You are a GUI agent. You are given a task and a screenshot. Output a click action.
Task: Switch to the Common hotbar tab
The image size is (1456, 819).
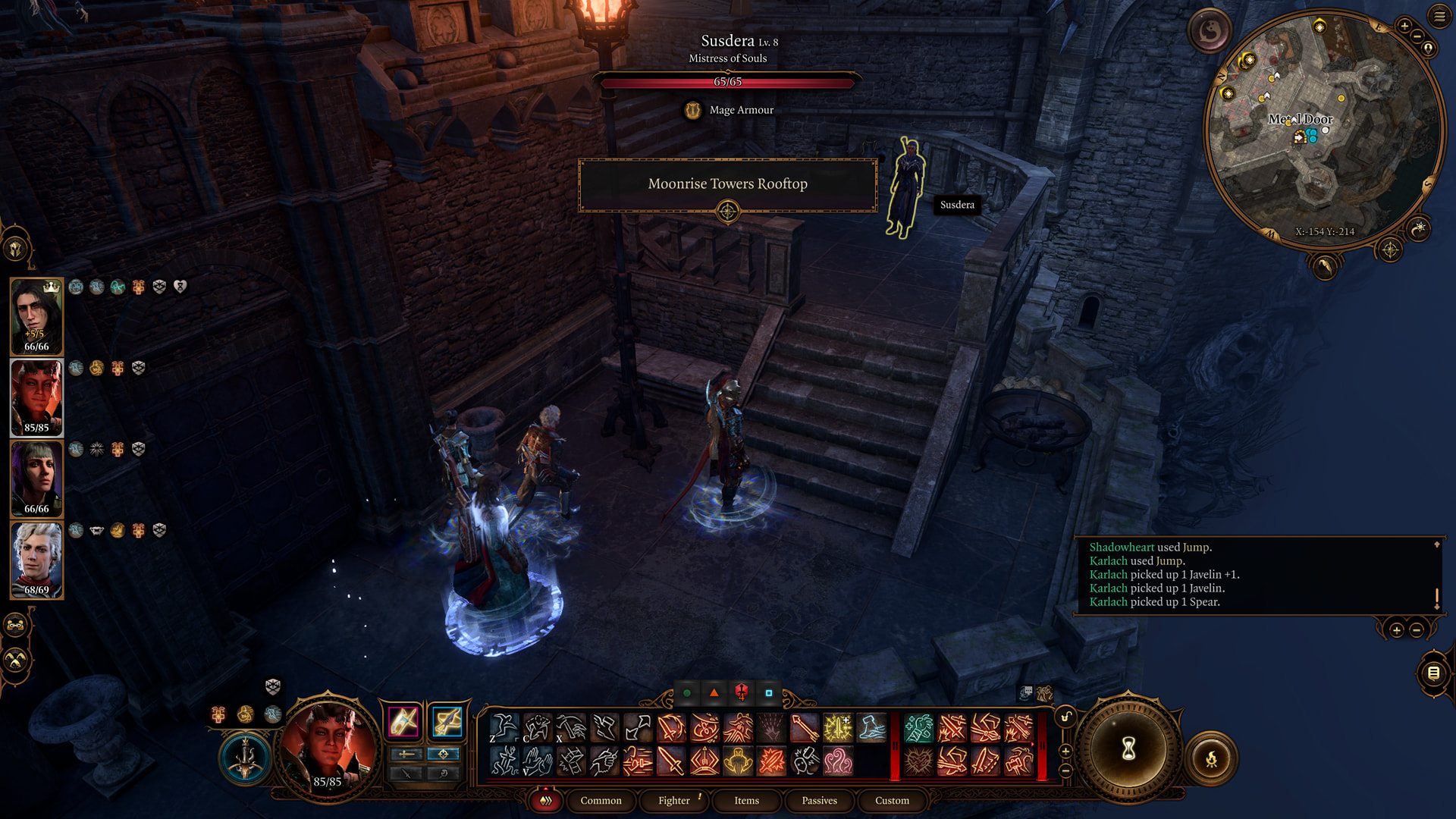pyautogui.click(x=601, y=801)
